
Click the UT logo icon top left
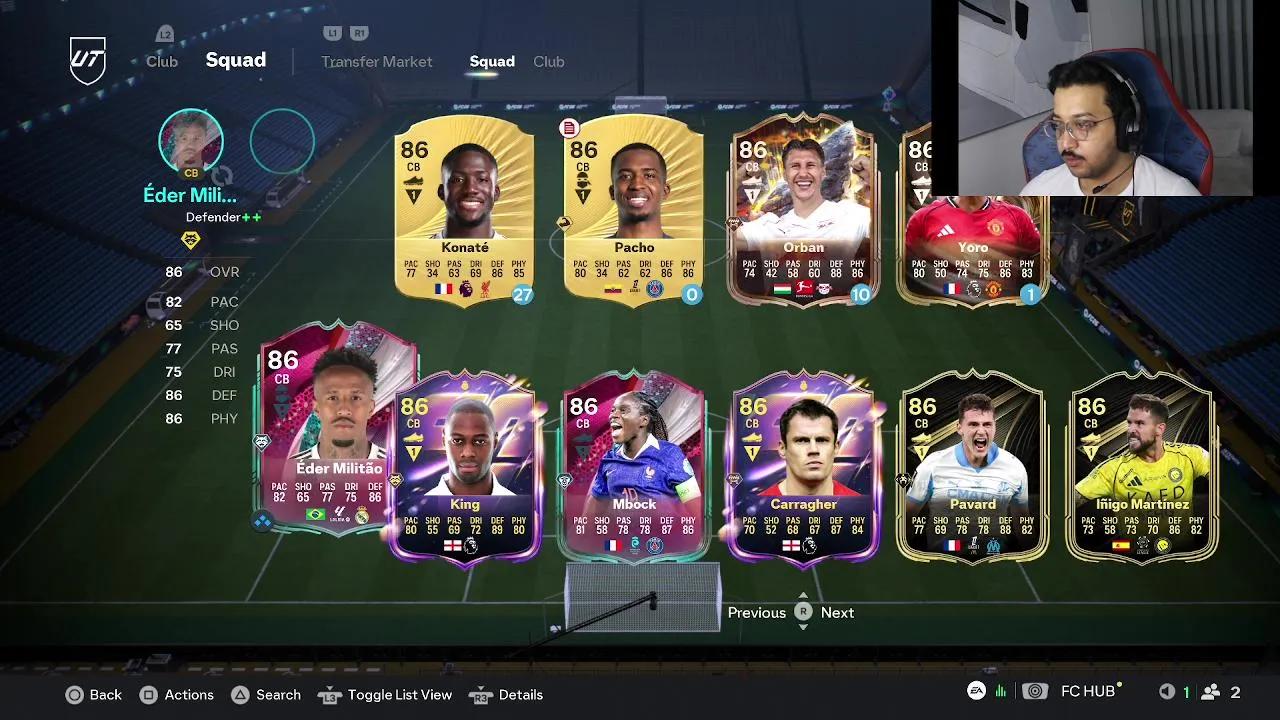[x=86, y=57]
